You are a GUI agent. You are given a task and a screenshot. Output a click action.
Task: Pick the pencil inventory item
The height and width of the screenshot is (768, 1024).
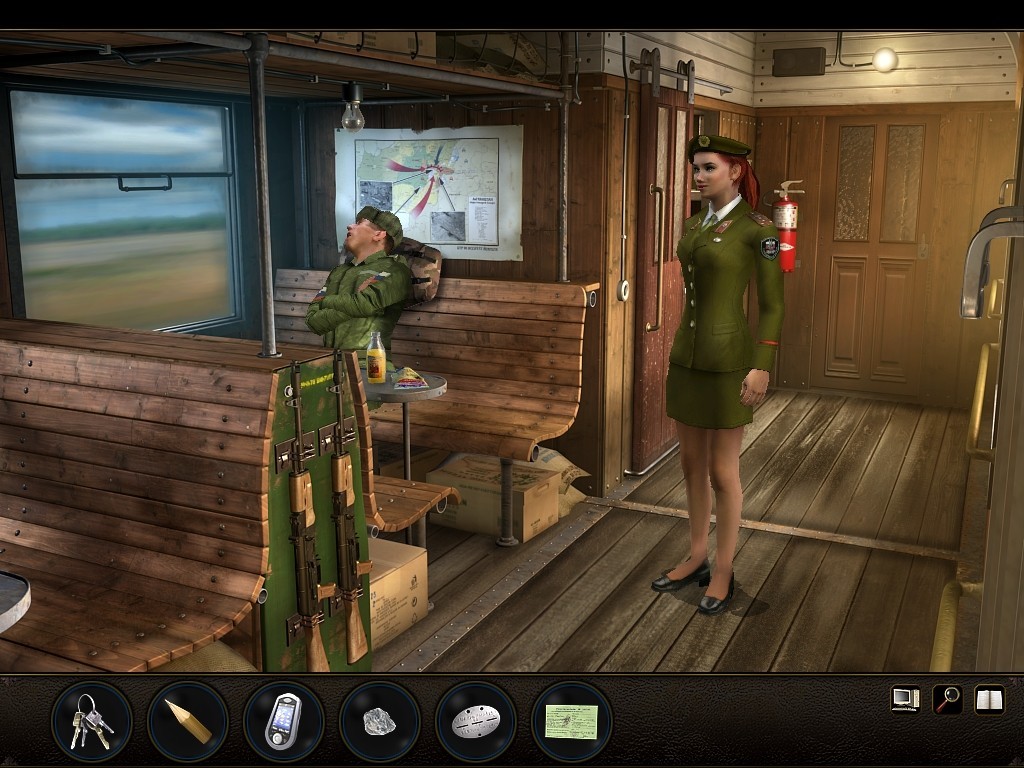click(x=187, y=721)
